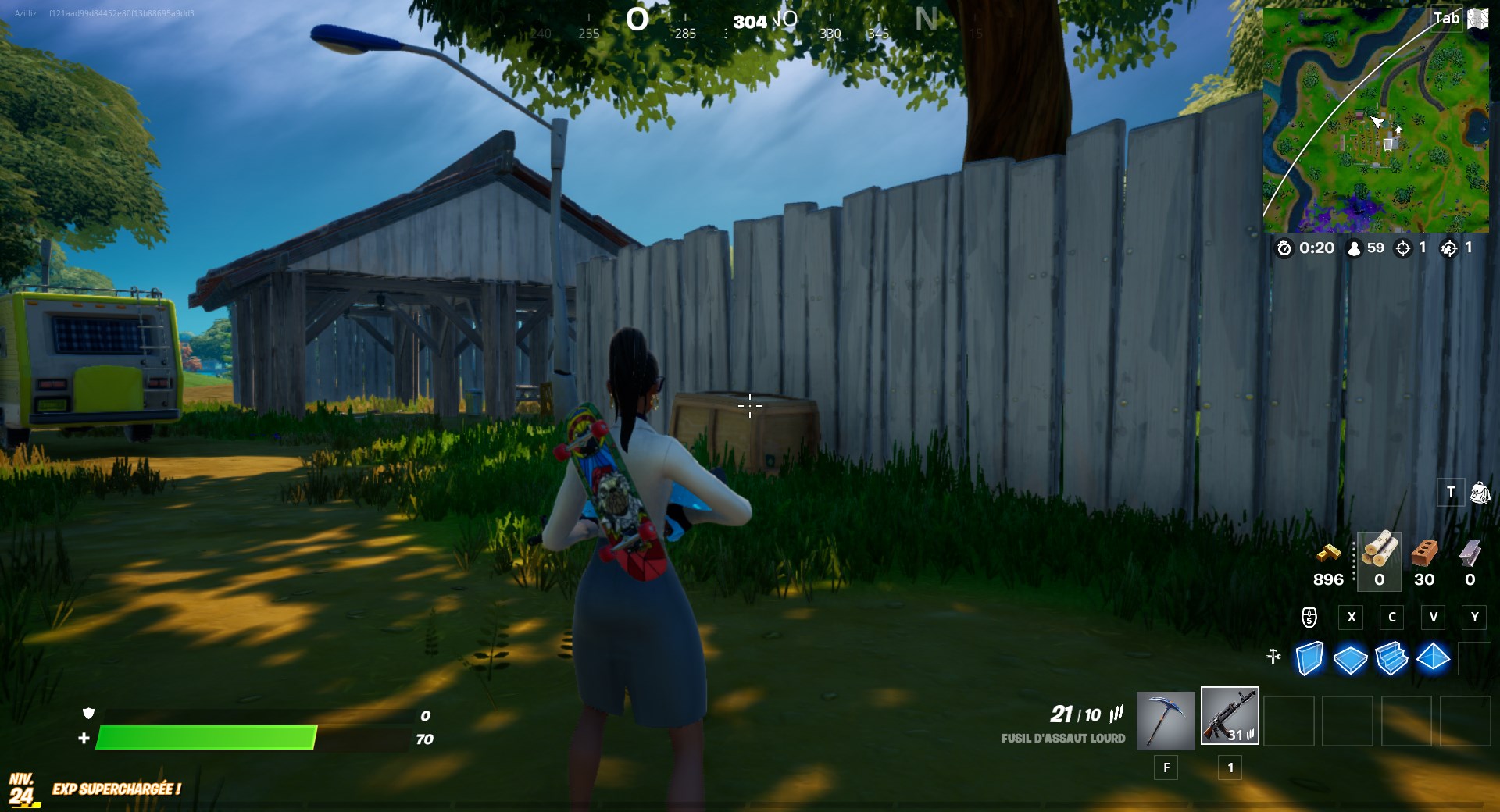Click the eliminations crosshair icon
Screen dimensions: 1500x812
[x=1402, y=248]
